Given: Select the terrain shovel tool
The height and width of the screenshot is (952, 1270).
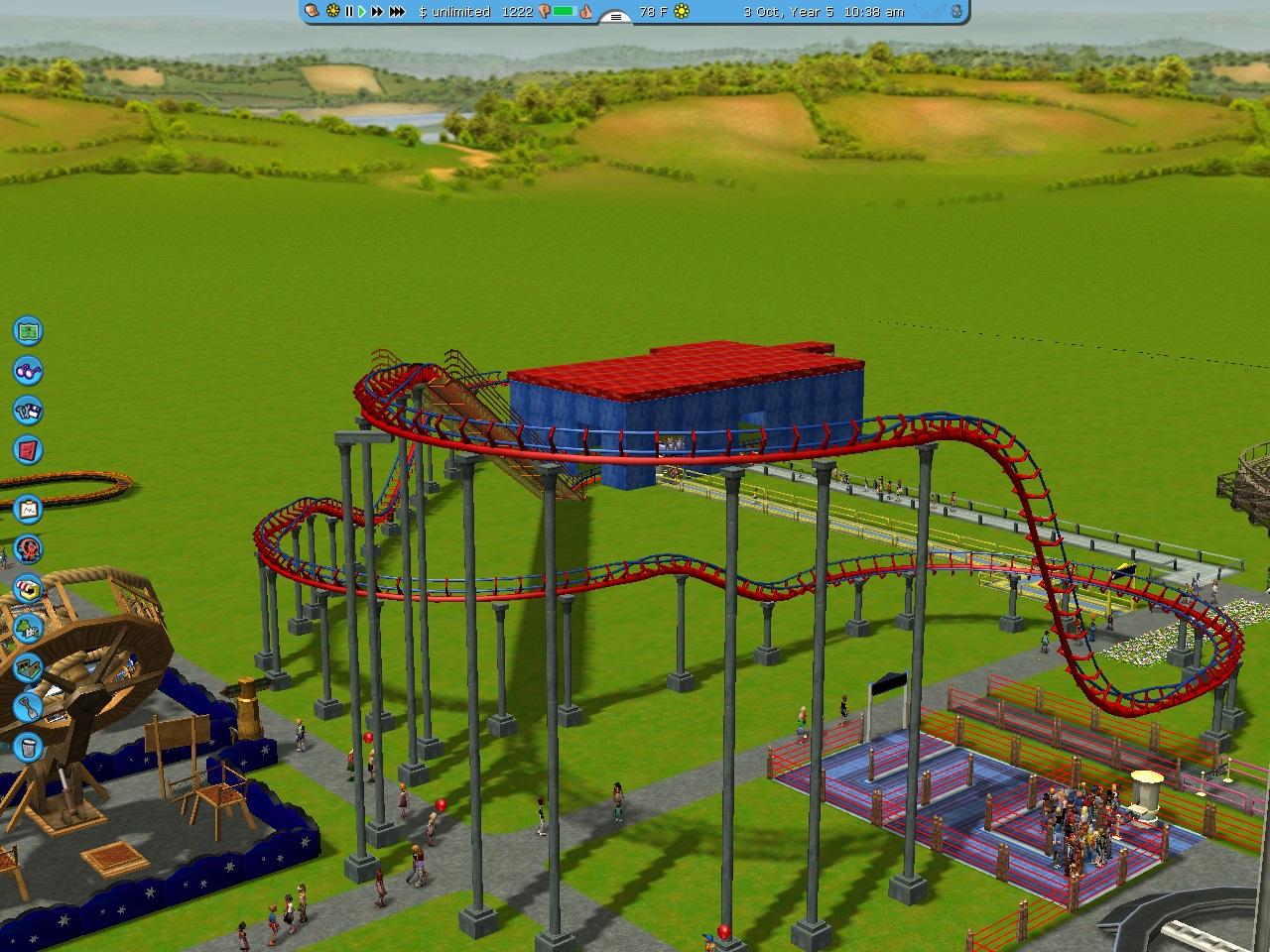Looking at the screenshot, I should tap(28, 706).
